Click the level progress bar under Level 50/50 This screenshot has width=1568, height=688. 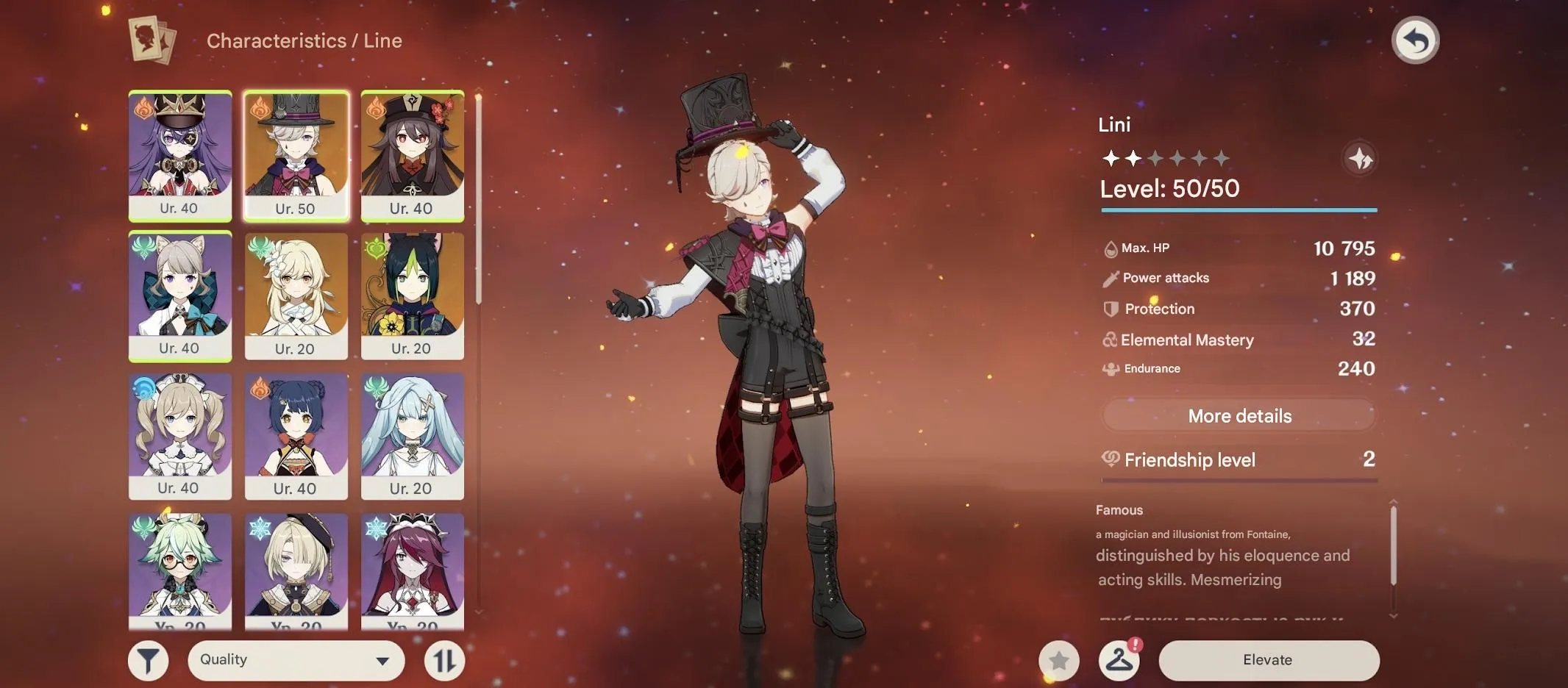(x=1238, y=212)
